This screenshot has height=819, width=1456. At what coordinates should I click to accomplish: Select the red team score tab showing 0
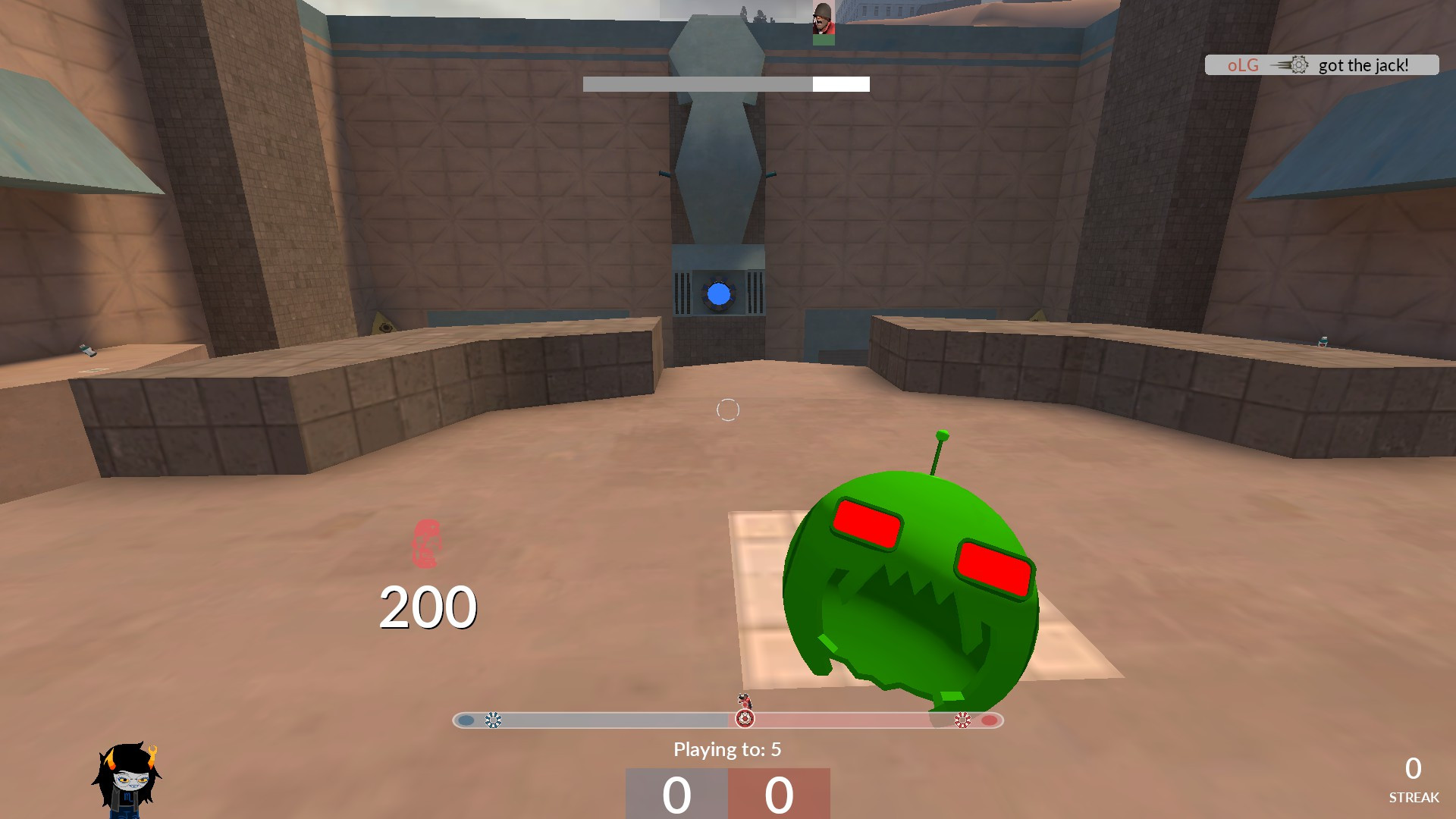(x=777, y=795)
